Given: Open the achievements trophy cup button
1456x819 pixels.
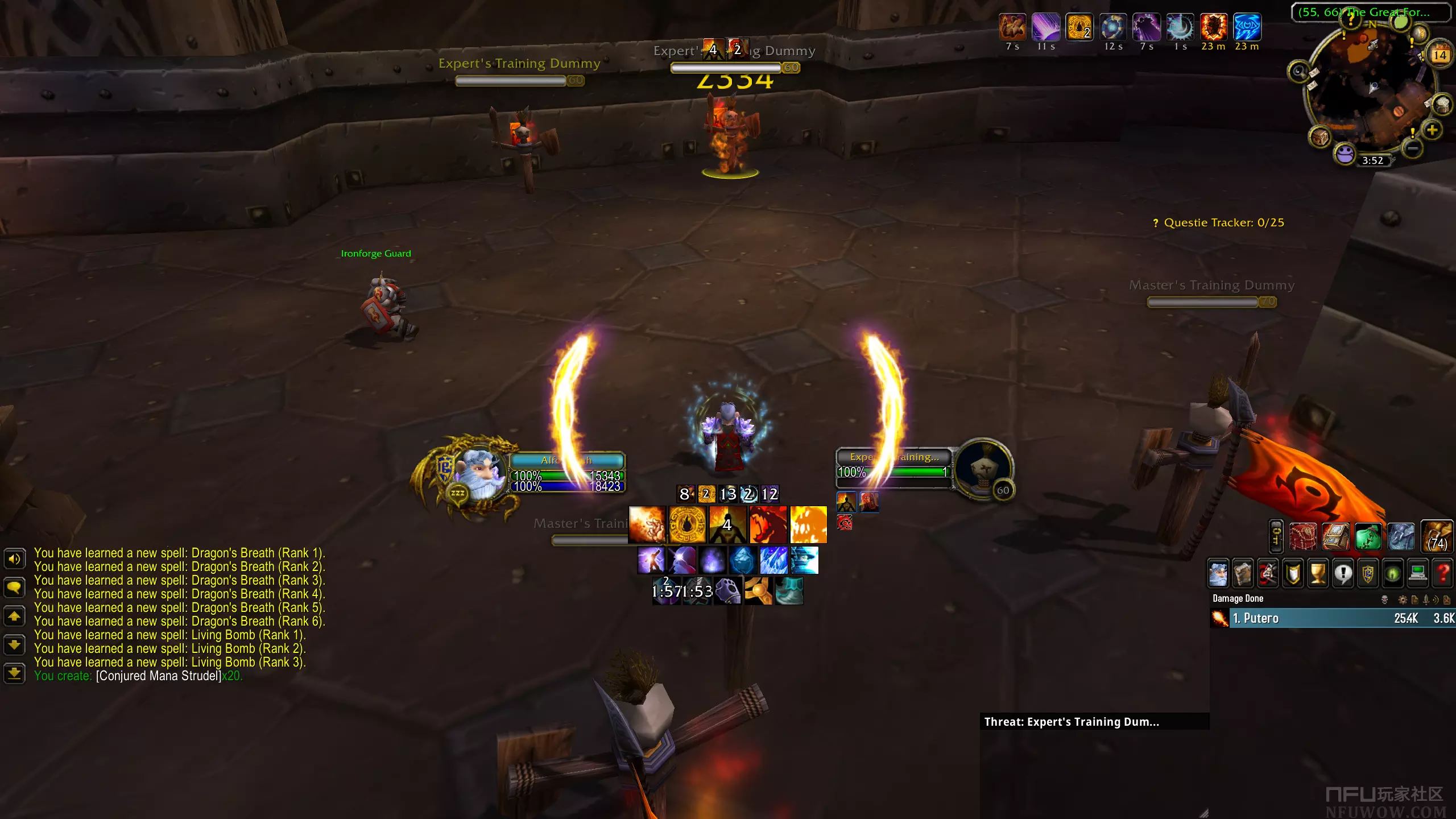Looking at the screenshot, I should click(1318, 574).
